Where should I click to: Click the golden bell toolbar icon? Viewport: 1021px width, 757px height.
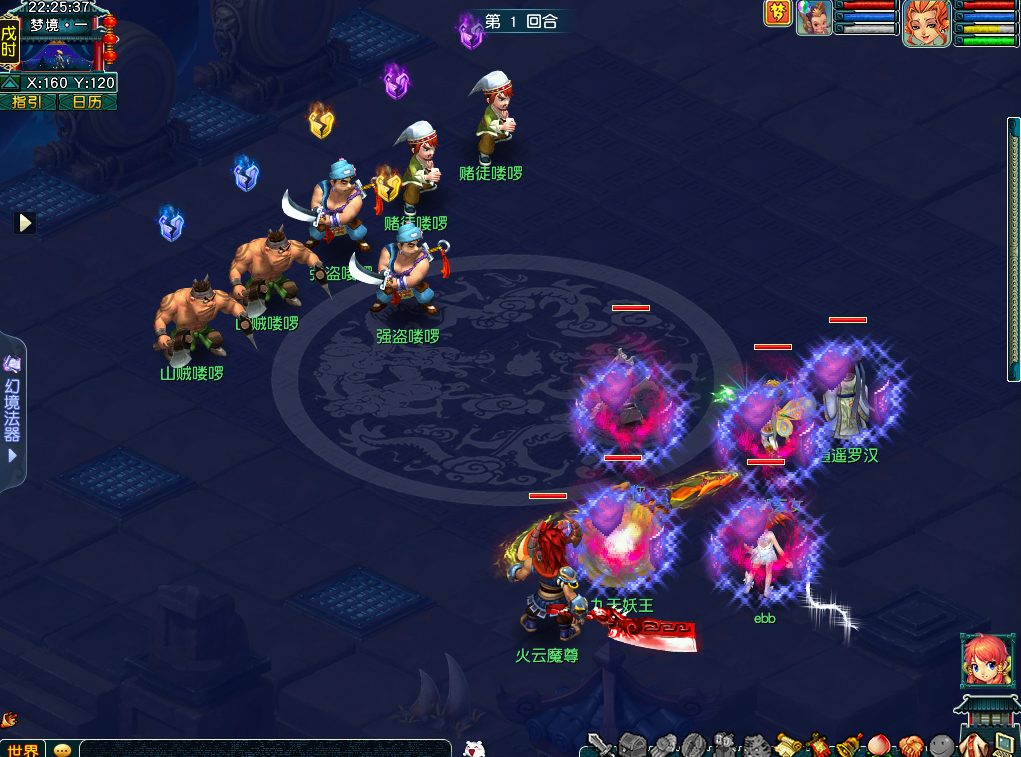(x=851, y=745)
